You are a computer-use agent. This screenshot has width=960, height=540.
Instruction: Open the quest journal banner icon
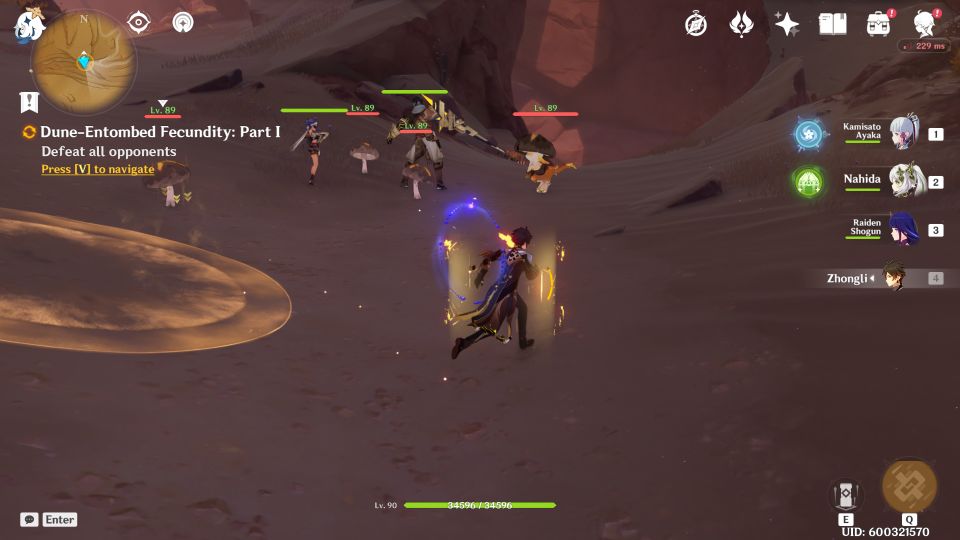click(29, 101)
